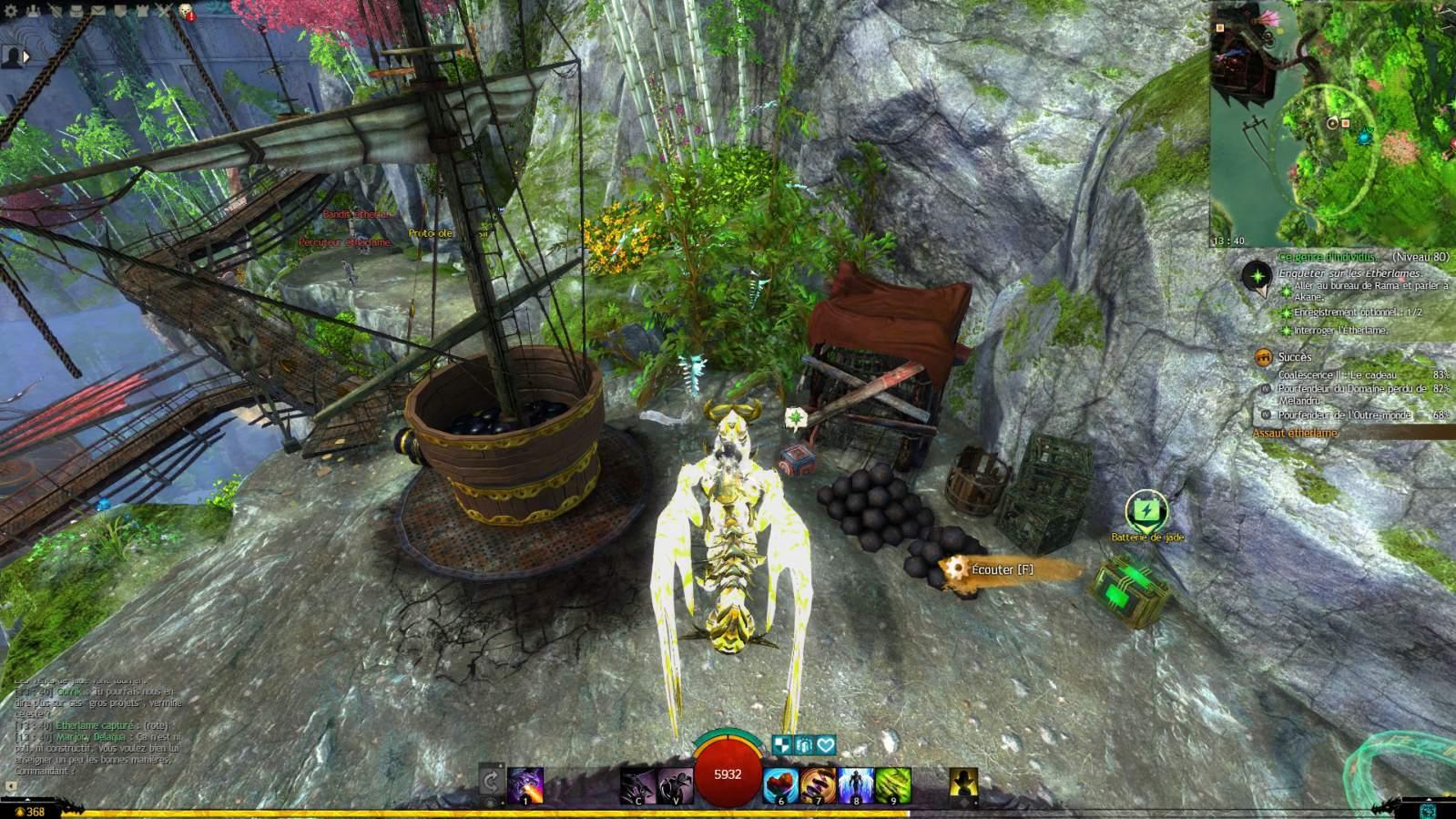Activate the green claw slash skill
Viewport: 1456px width, 819px height.
[x=893, y=786]
